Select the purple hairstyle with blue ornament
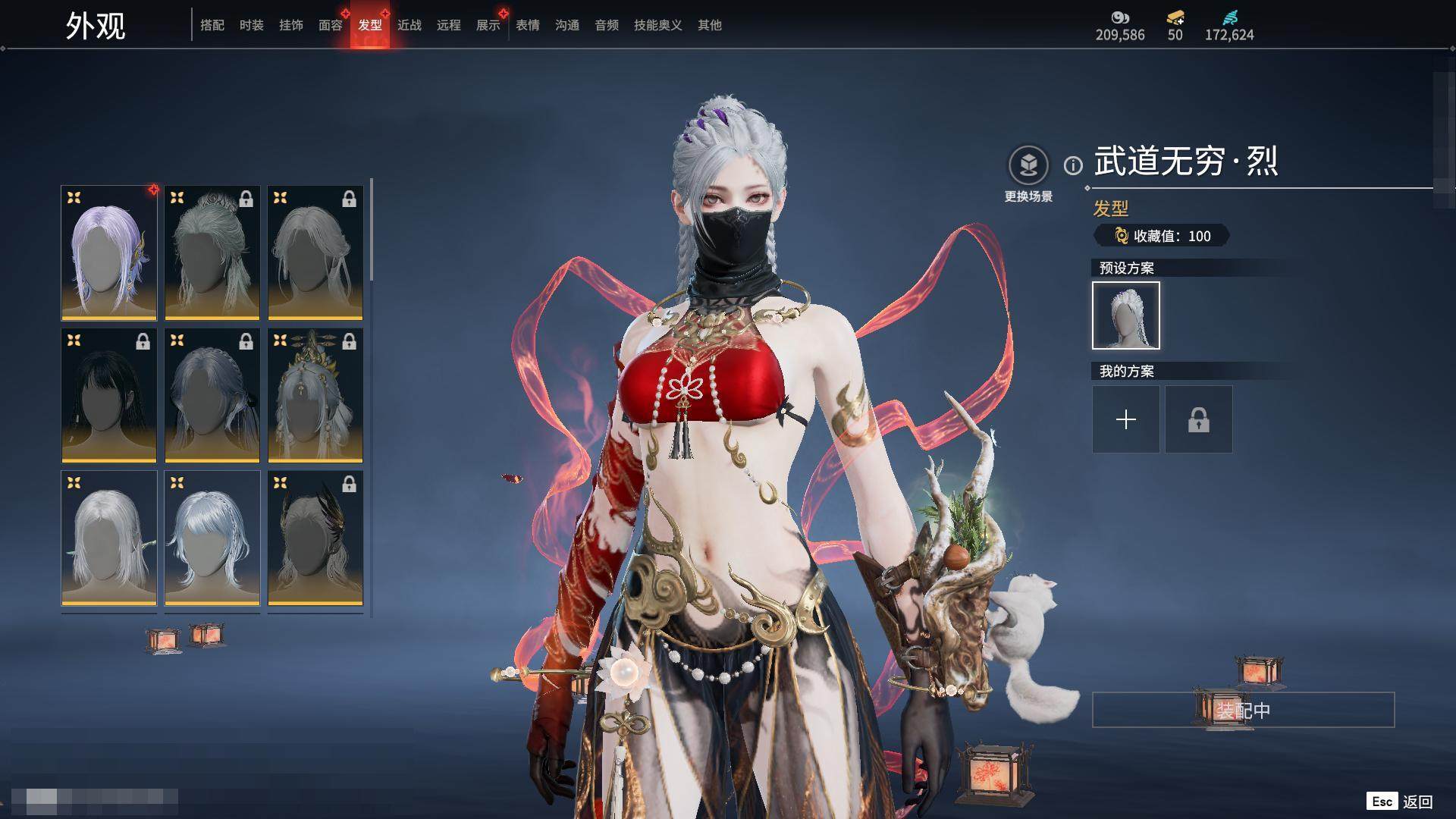Screen dimensions: 1456x819 [x=108, y=252]
